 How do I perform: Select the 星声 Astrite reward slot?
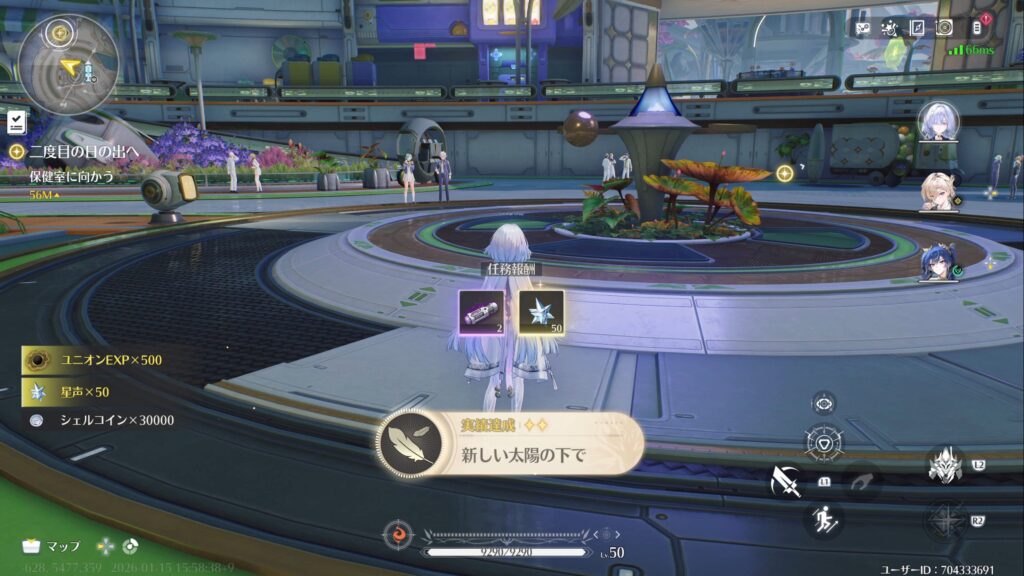click(x=541, y=312)
